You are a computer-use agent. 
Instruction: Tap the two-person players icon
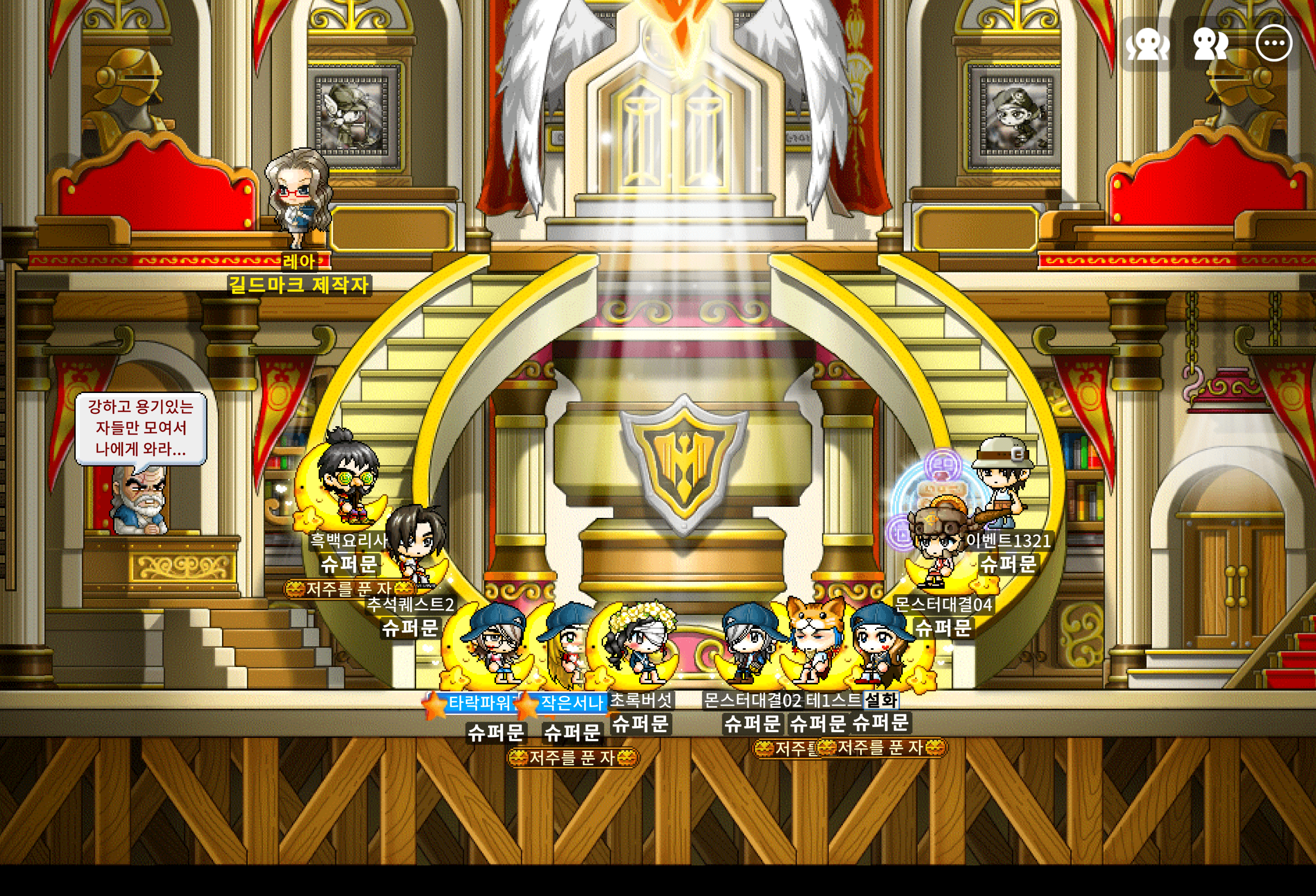[1210, 44]
